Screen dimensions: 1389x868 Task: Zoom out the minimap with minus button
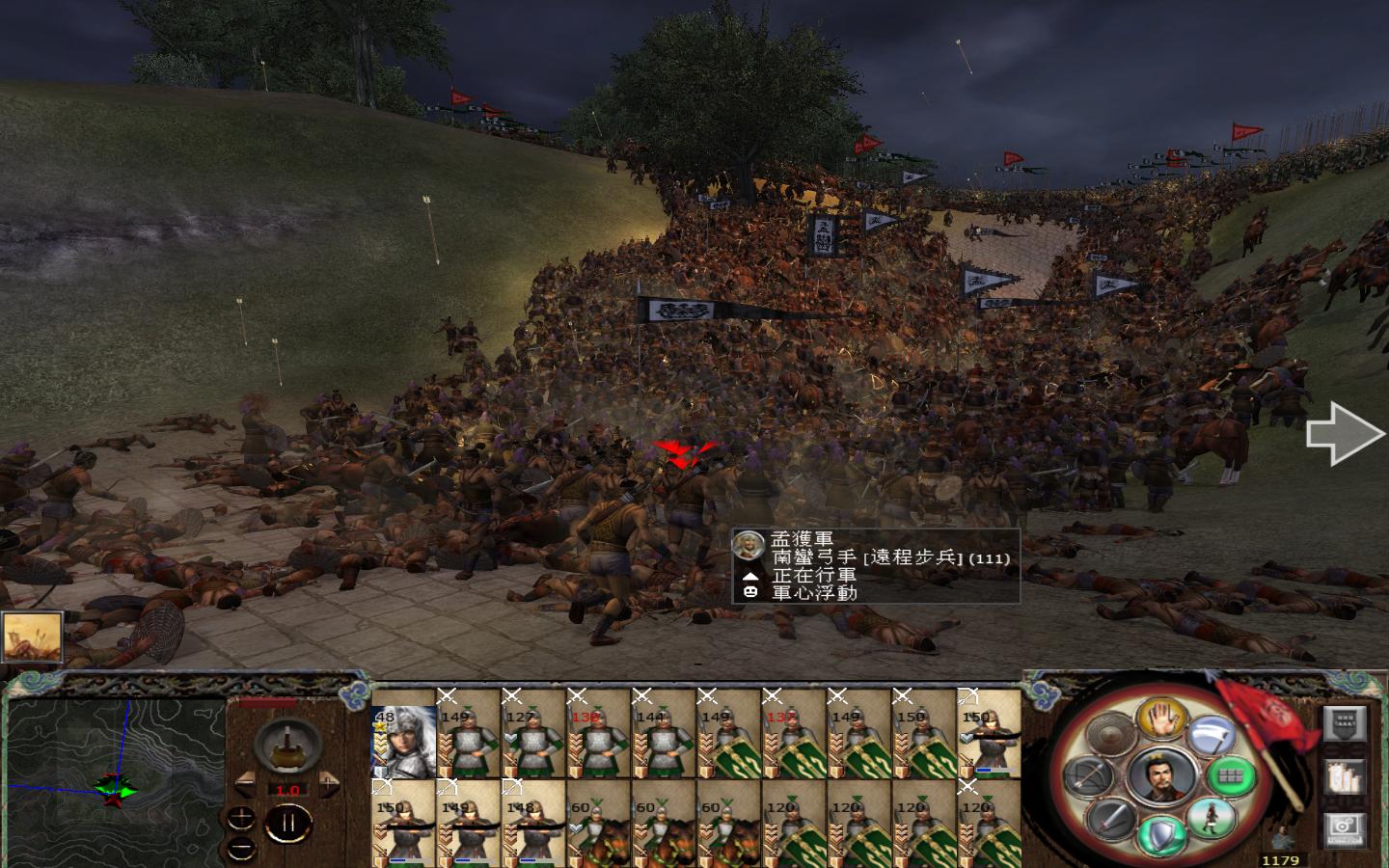tap(241, 848)
